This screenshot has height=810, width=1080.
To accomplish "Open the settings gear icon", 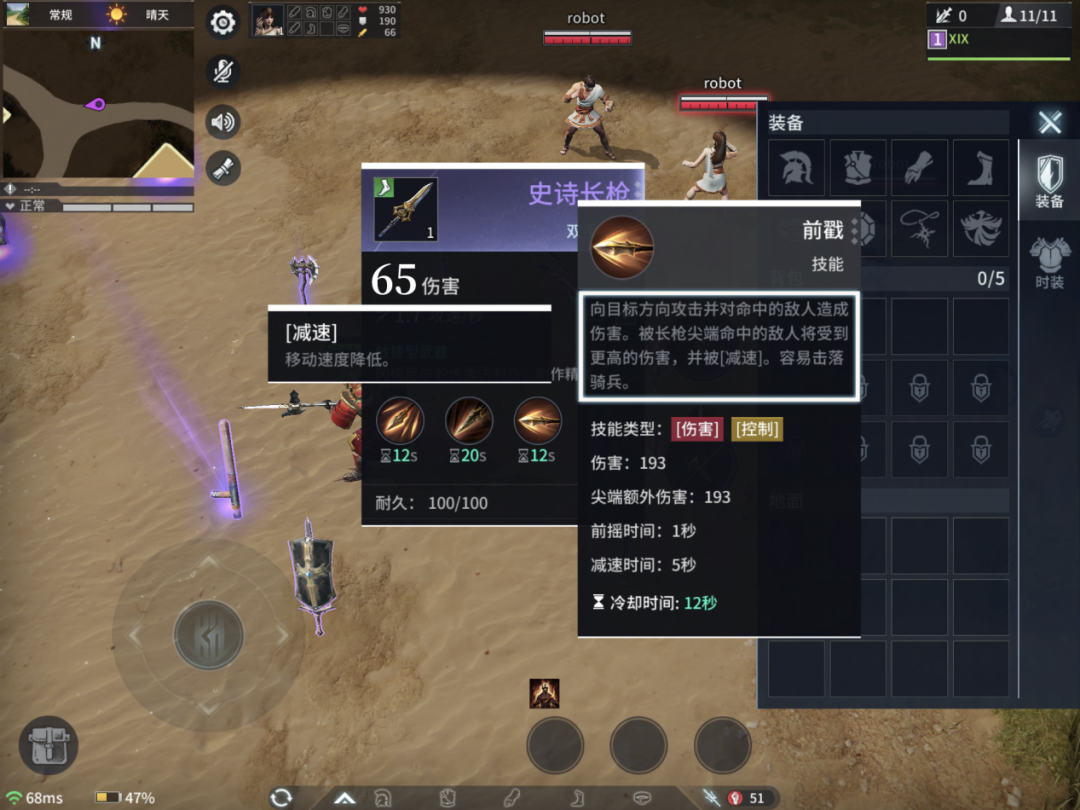I will click(x=223, y=23).
